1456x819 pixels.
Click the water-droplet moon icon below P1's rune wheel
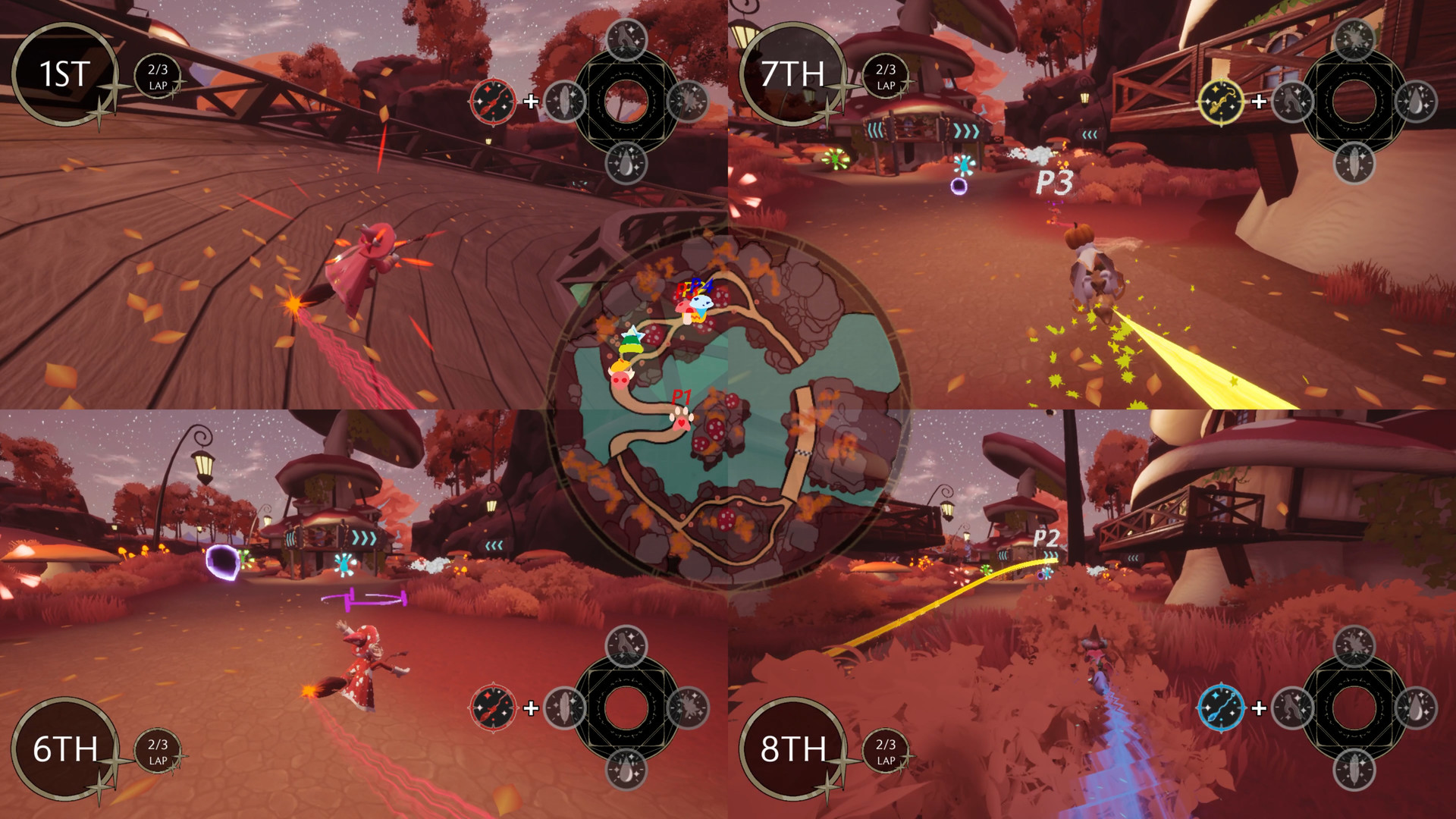[x=627, y=164]
